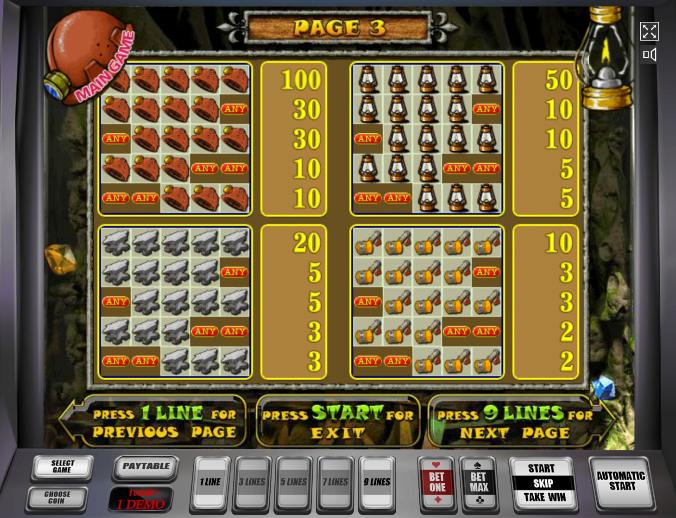Viewport: 676px width, 518px height.
Task: Choose the 3 Lines button
Action: (252, 483)
